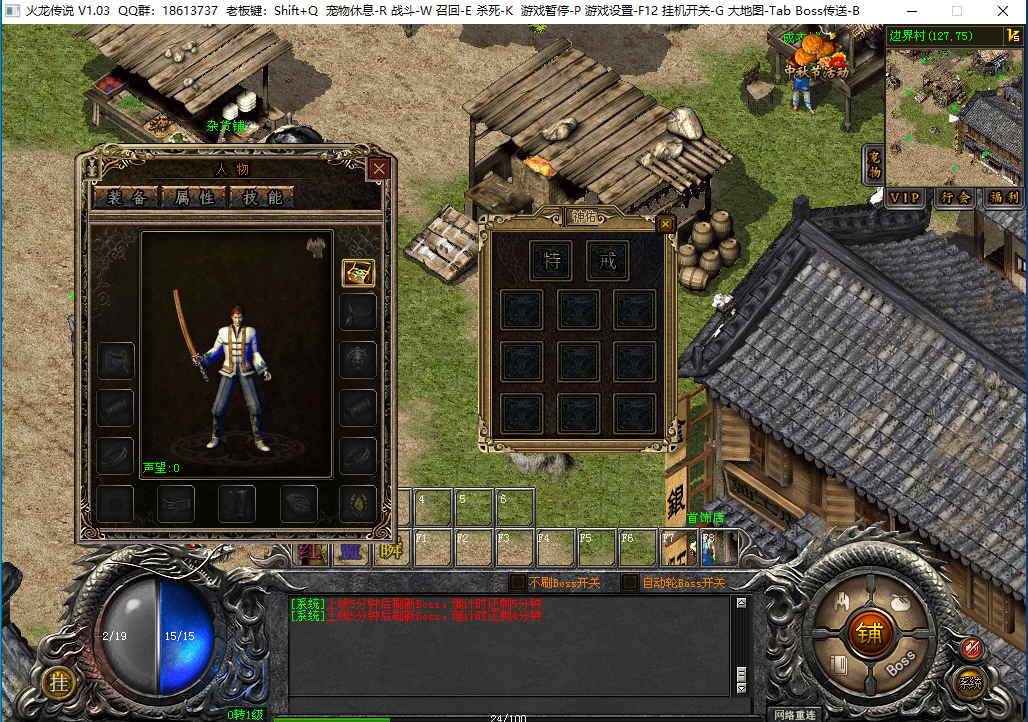Image resolution: width=1028 pixels, height=722 pixels.
Task: Open the 属性 attributes tab
Action: 195,197
